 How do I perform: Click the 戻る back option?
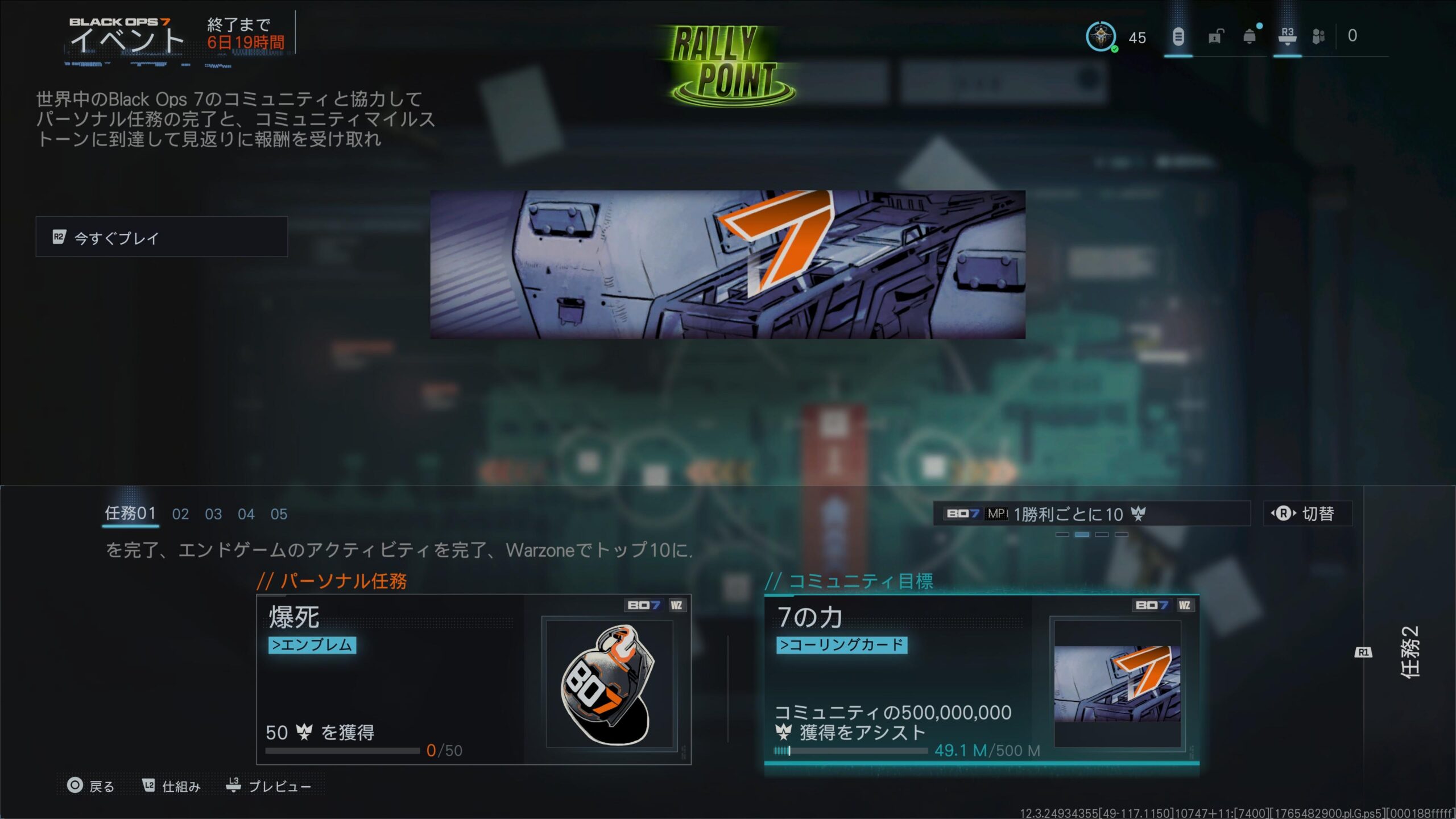tap(91, 786)
